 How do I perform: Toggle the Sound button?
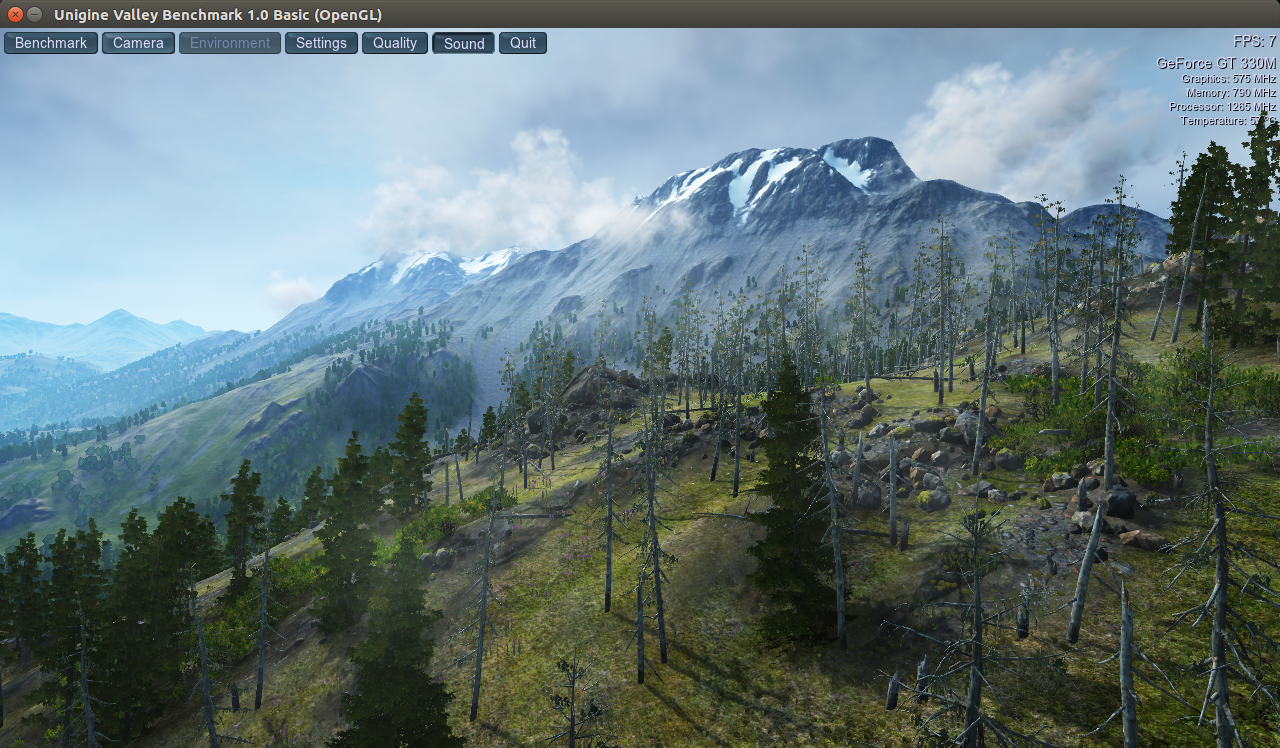point(463,43)
